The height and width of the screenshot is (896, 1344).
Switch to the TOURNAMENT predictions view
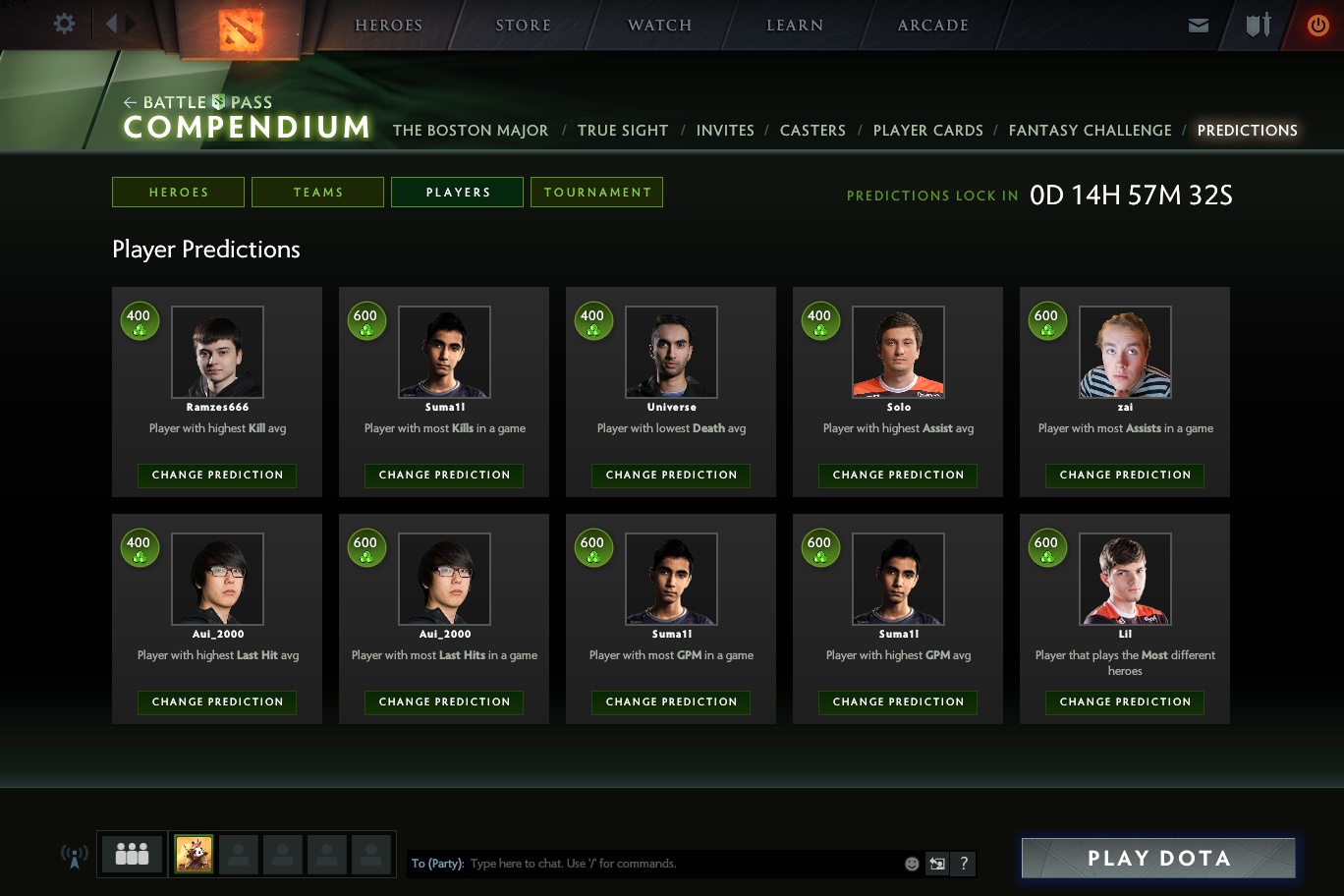[x=596, y=192]
